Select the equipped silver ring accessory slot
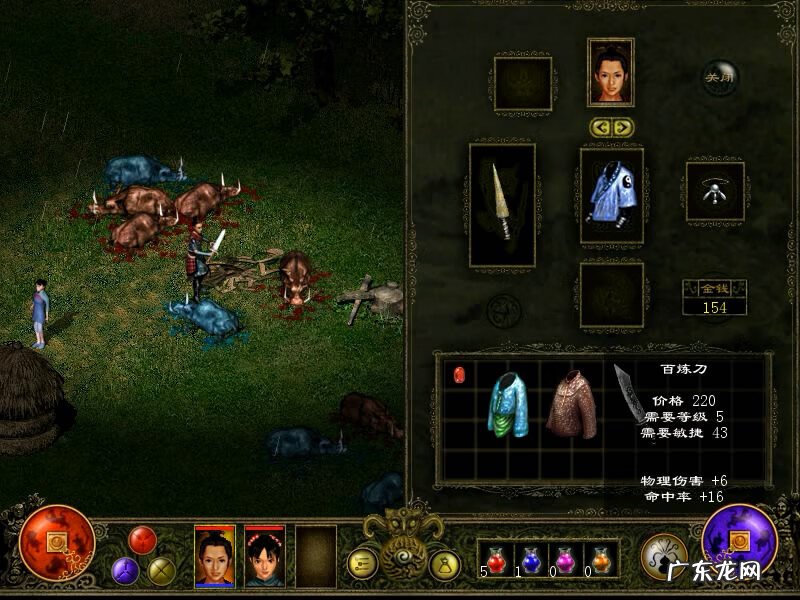Viewport: 800px width, 600px height. pos(715,192)
